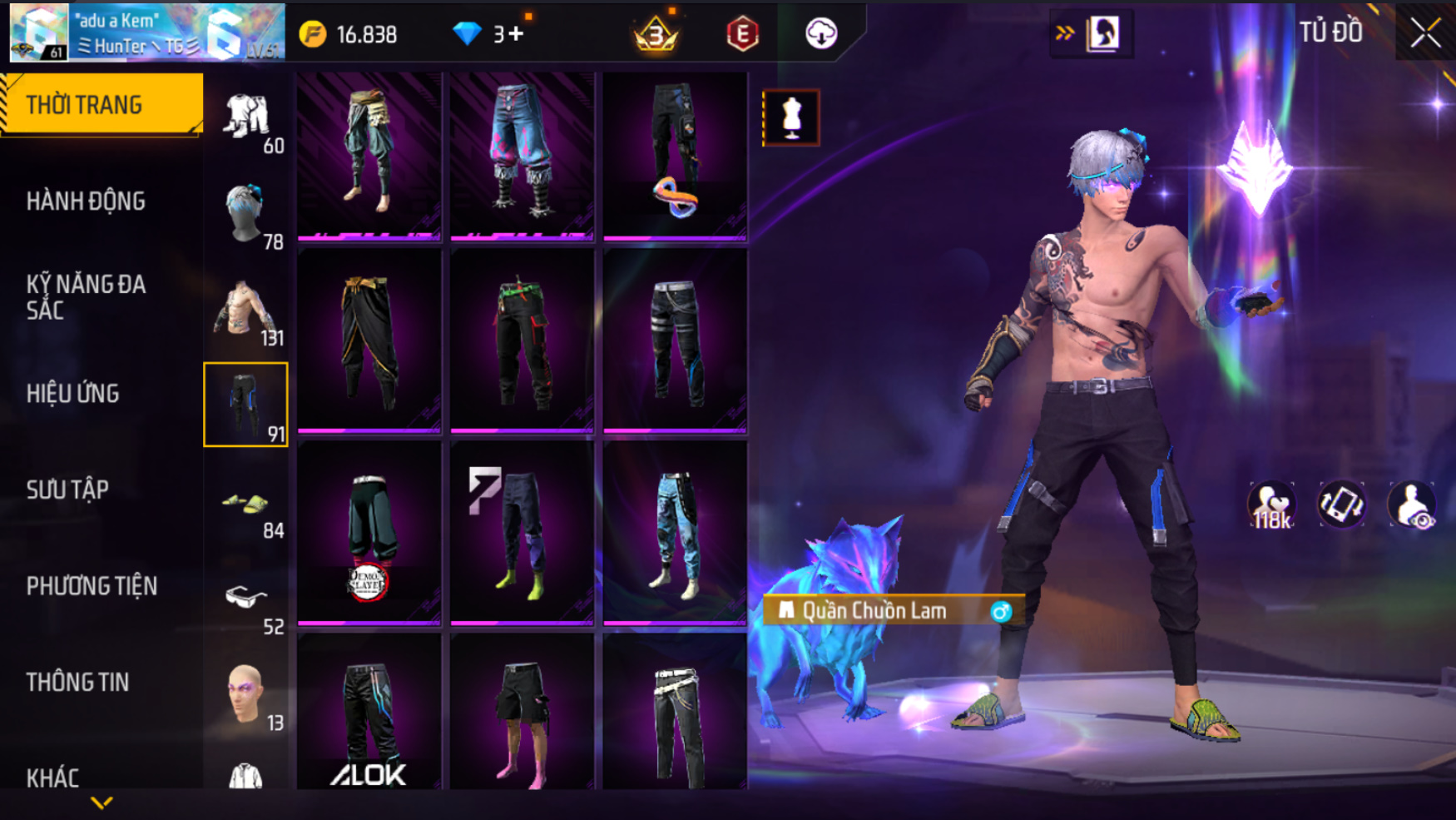Screen dimensions: 1456x820
Task: Close the wardrobe with the X button
Action: tap(1424, 33)
